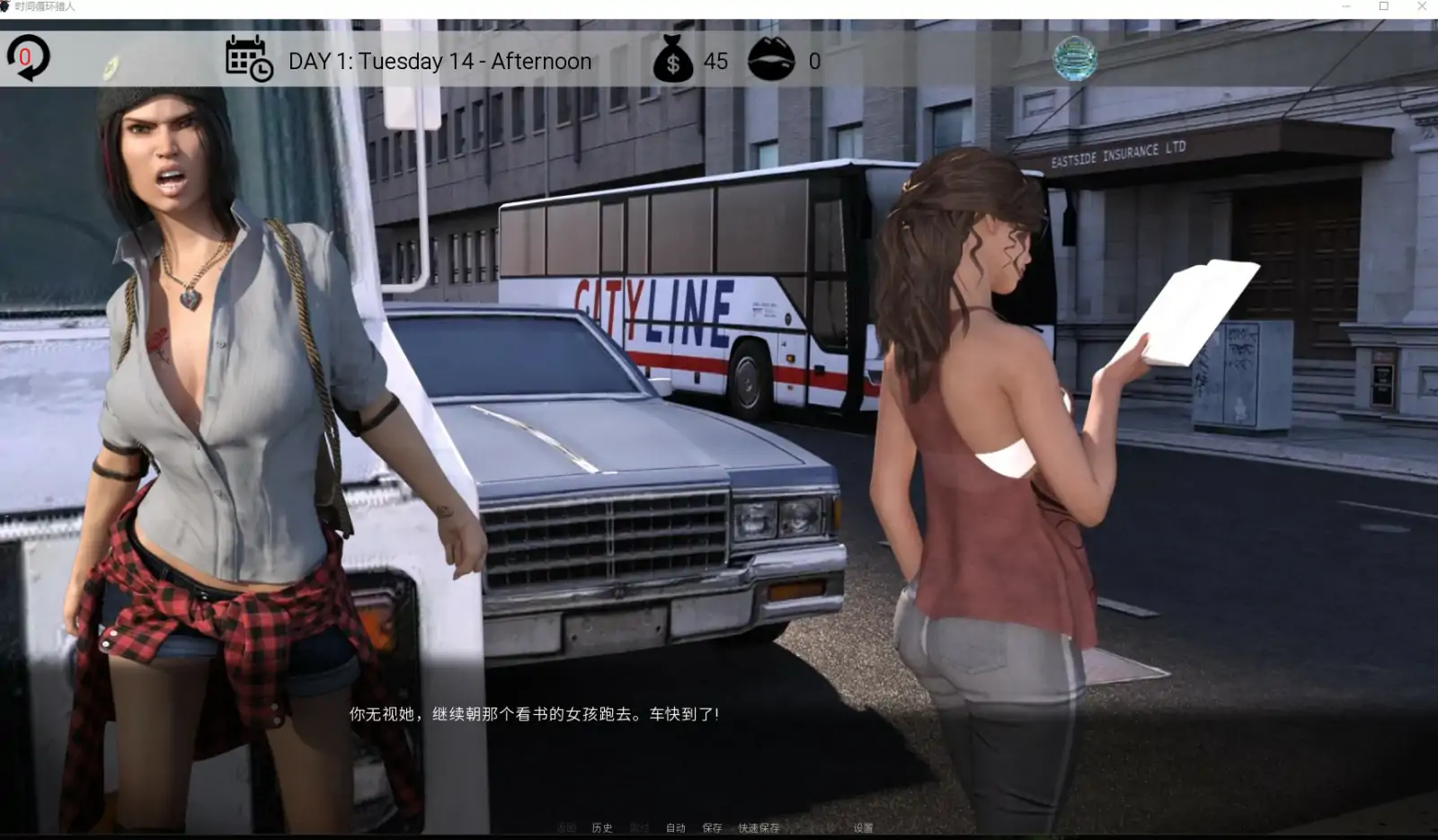Close the game window
This screenshot has height=840, width=1438.
1422,6
